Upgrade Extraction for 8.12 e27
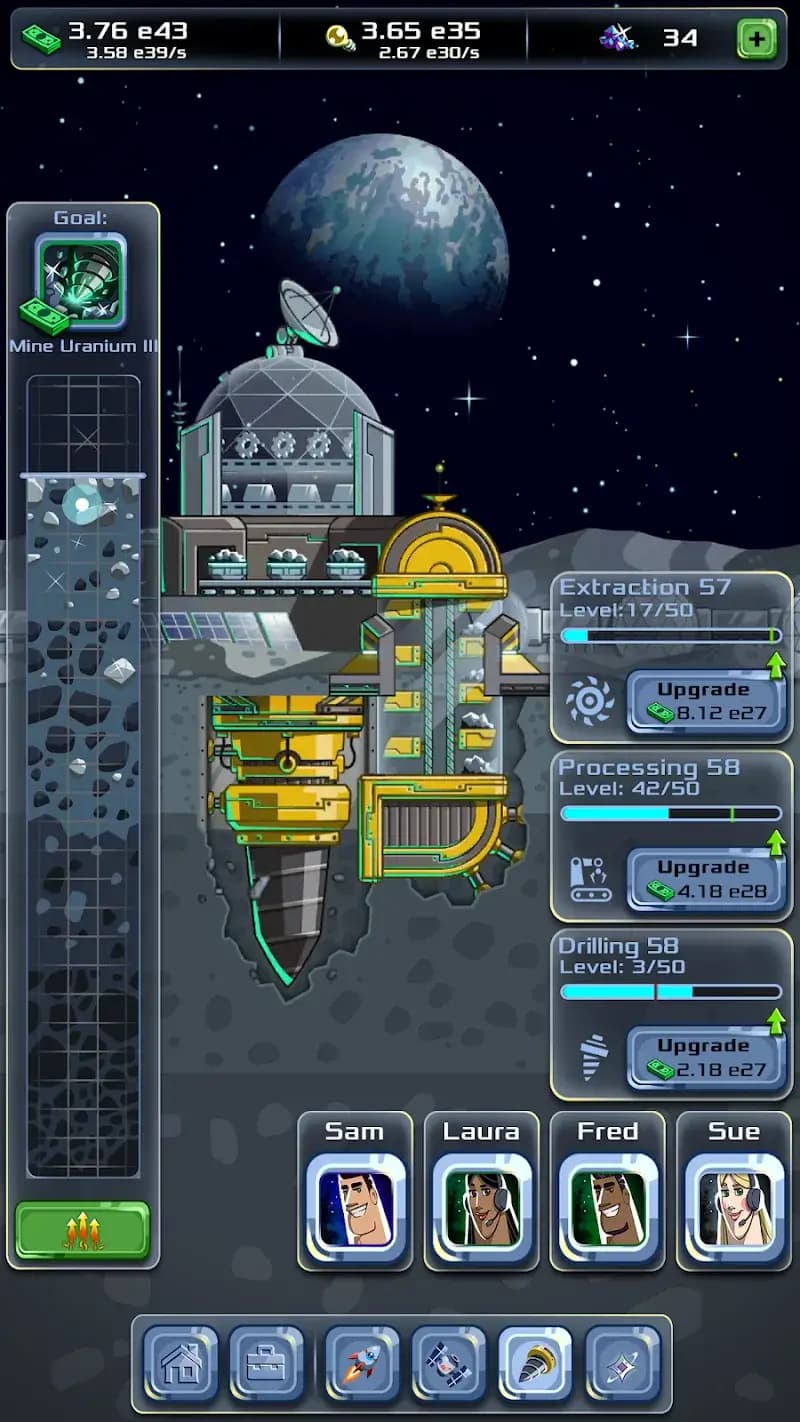The width and height of the screenshot is (800, 1422). pyautogui.click(x=706, y=702)
